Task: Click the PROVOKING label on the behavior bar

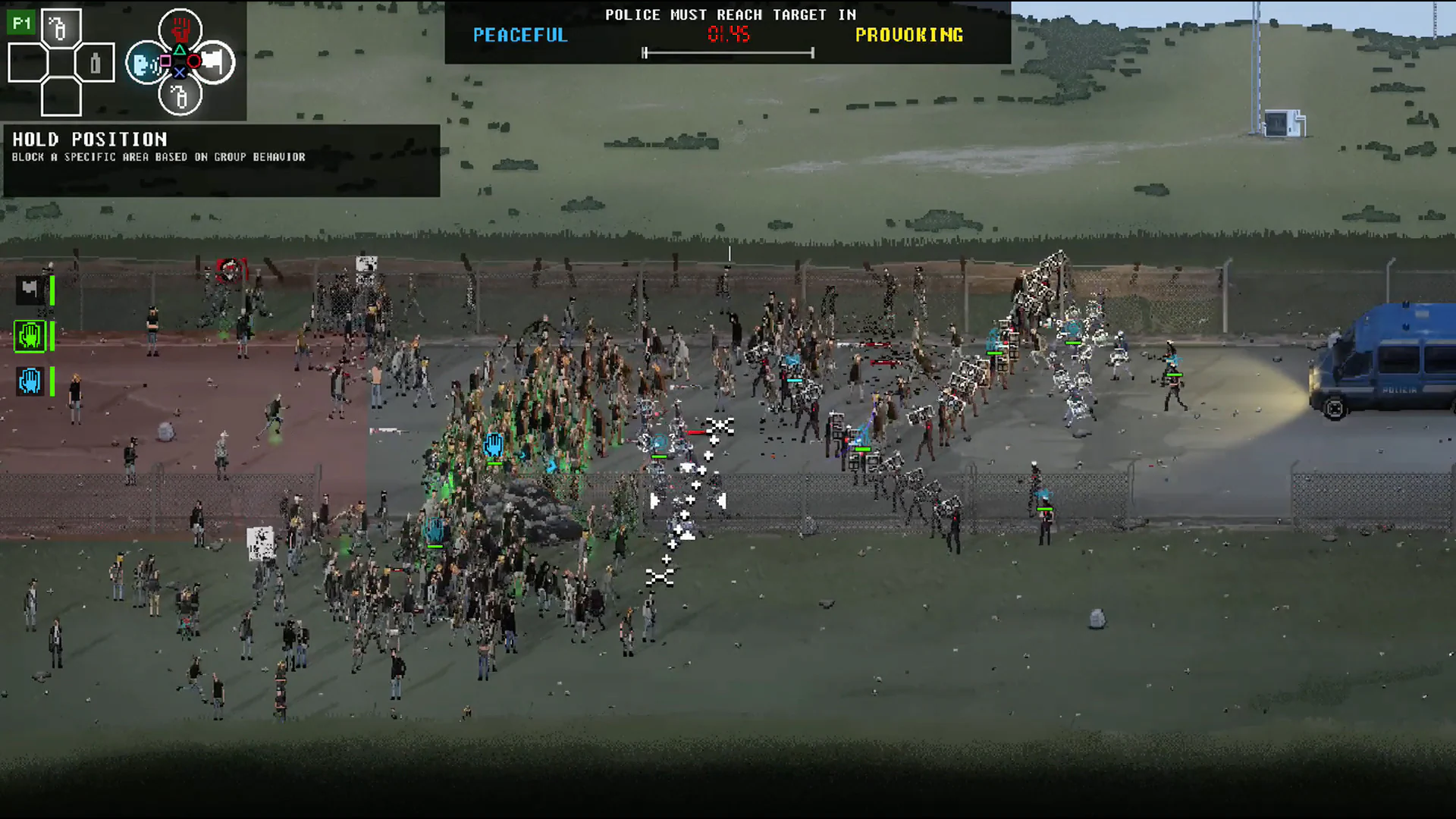Action: (x=909, y=35)
